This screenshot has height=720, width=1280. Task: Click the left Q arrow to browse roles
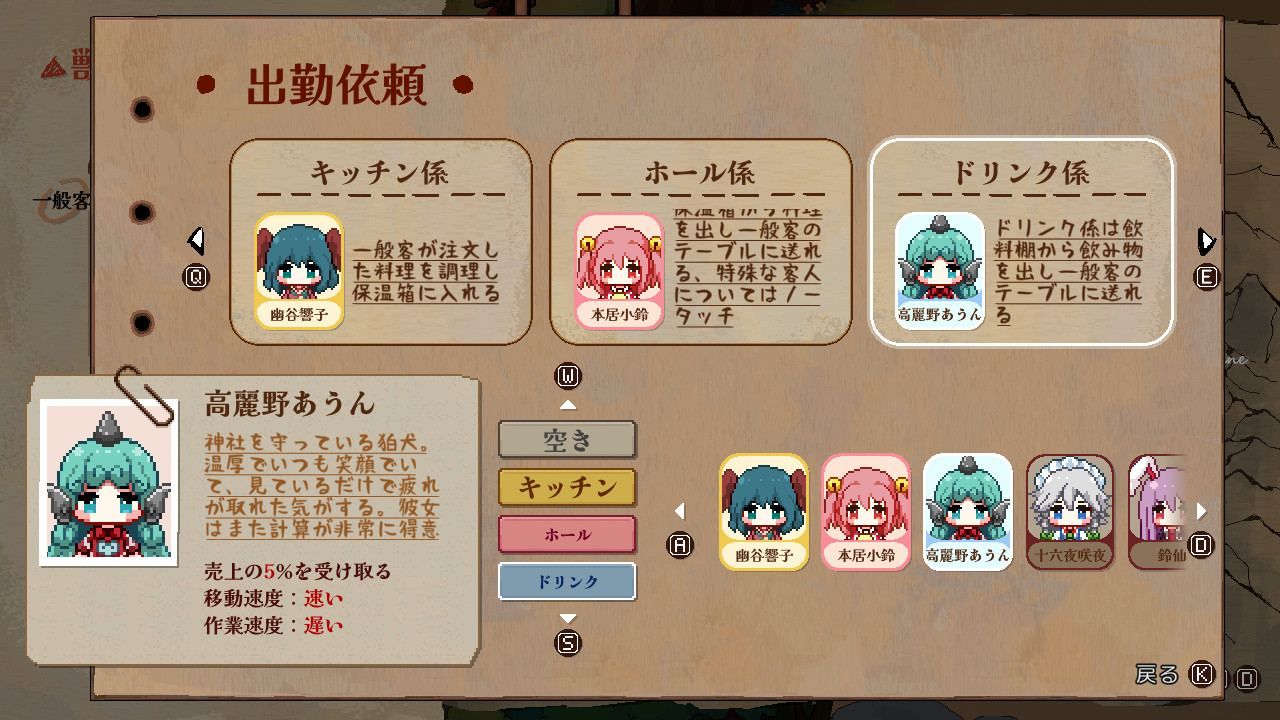click(196, 240)
